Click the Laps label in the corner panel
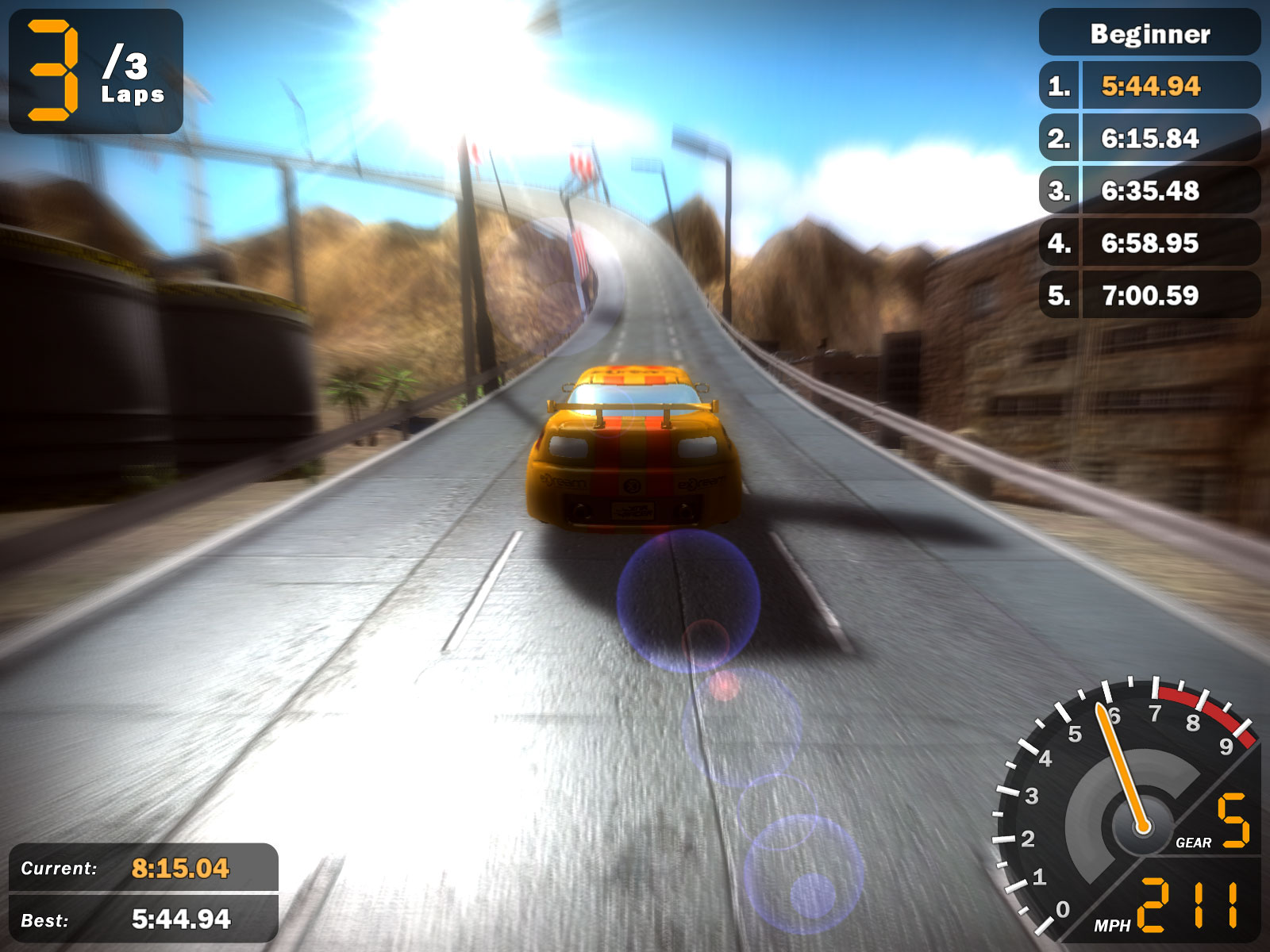The height and width of the screenshot is (952, 1270). tap(133, 97)
